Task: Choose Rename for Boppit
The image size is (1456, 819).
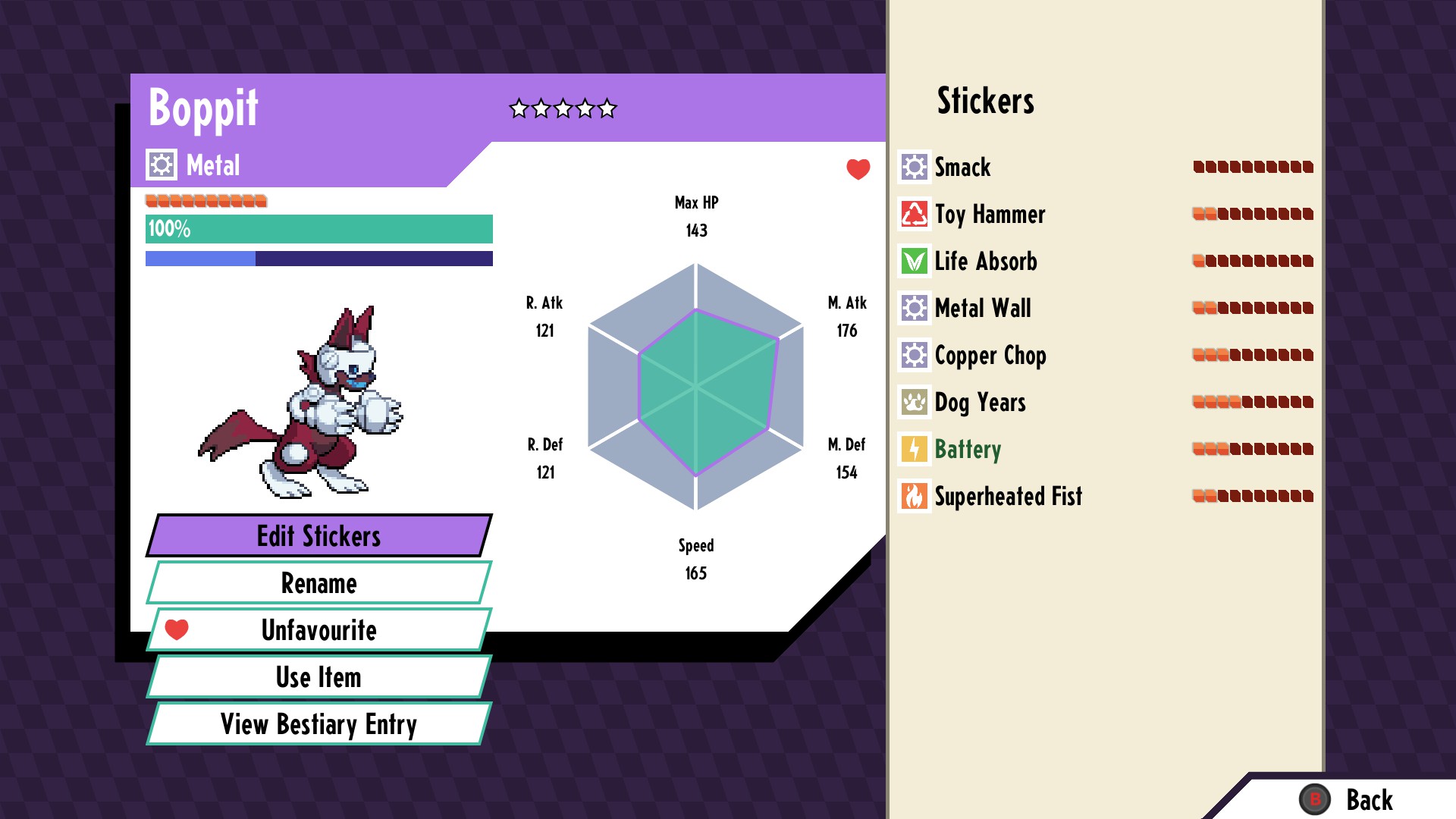Action: tap(318, 583)
